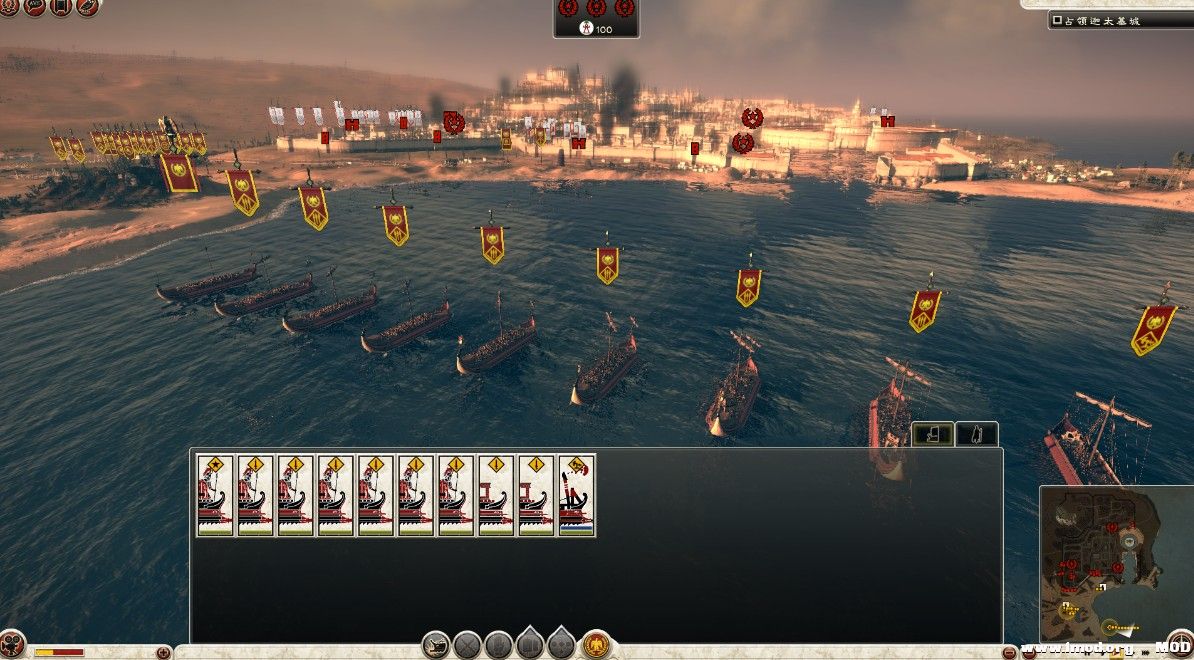Click the crossed swords melee button
Image resolution: width=1194 pixels, height=660 pixels.
468,645
